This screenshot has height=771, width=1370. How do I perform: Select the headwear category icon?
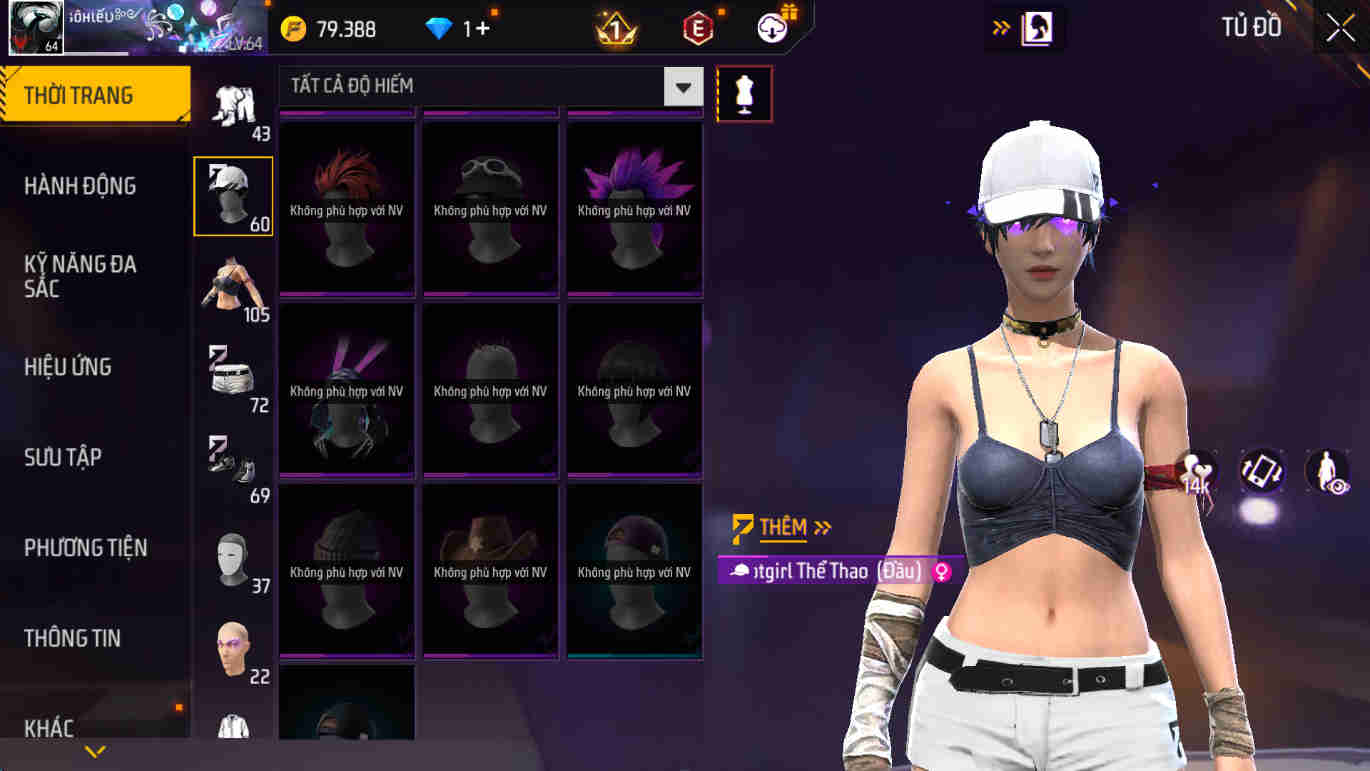point(235,195)
